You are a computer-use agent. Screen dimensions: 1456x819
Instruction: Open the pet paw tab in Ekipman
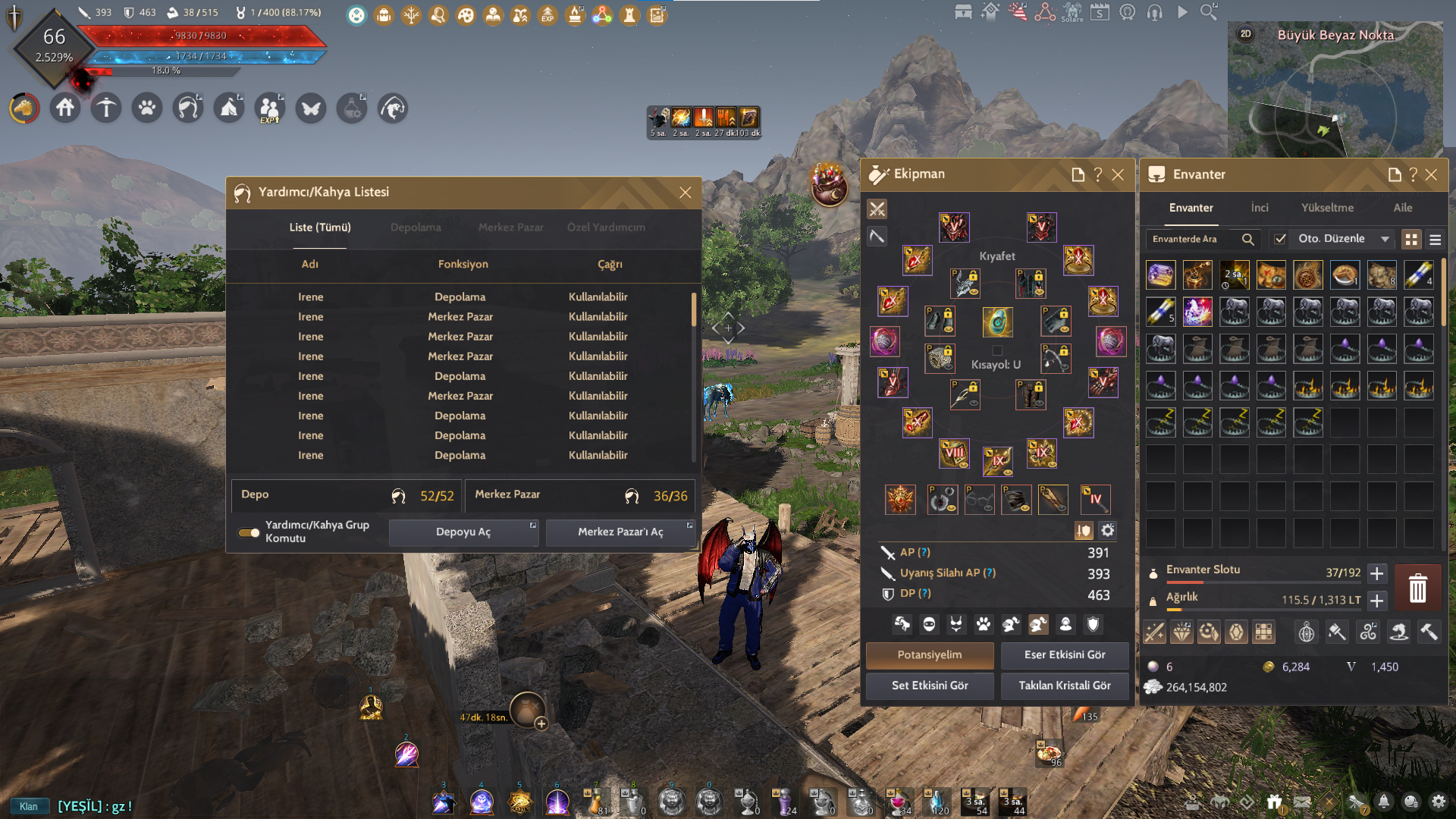(983, 624)
